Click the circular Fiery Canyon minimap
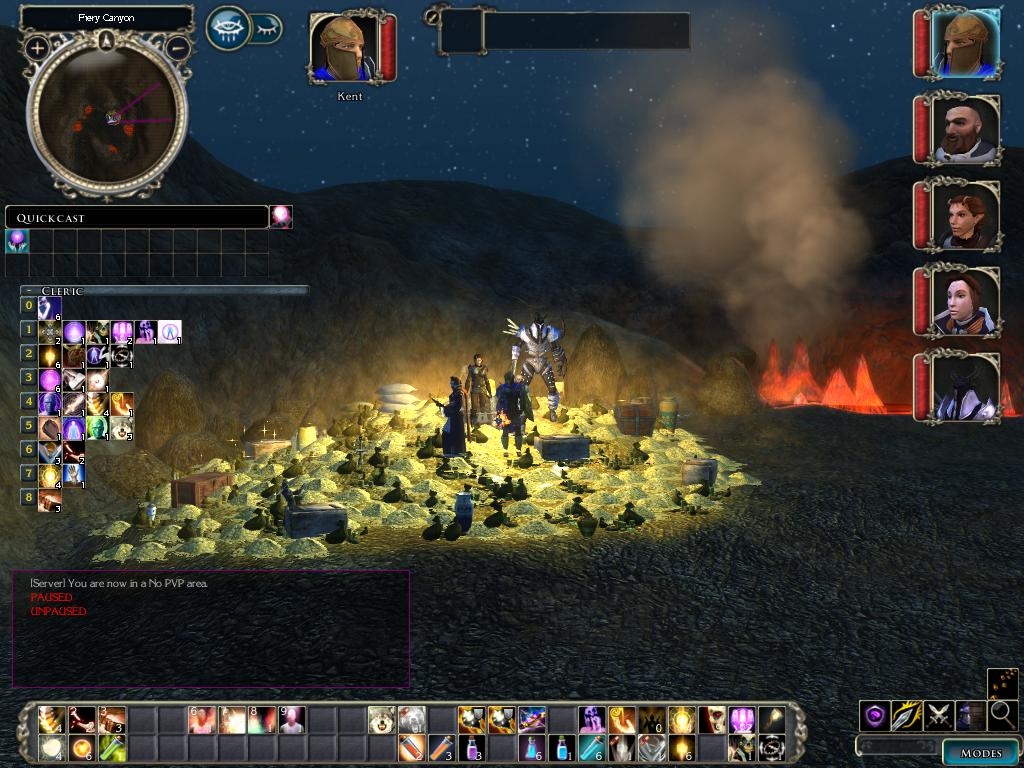 pos(107,117)
